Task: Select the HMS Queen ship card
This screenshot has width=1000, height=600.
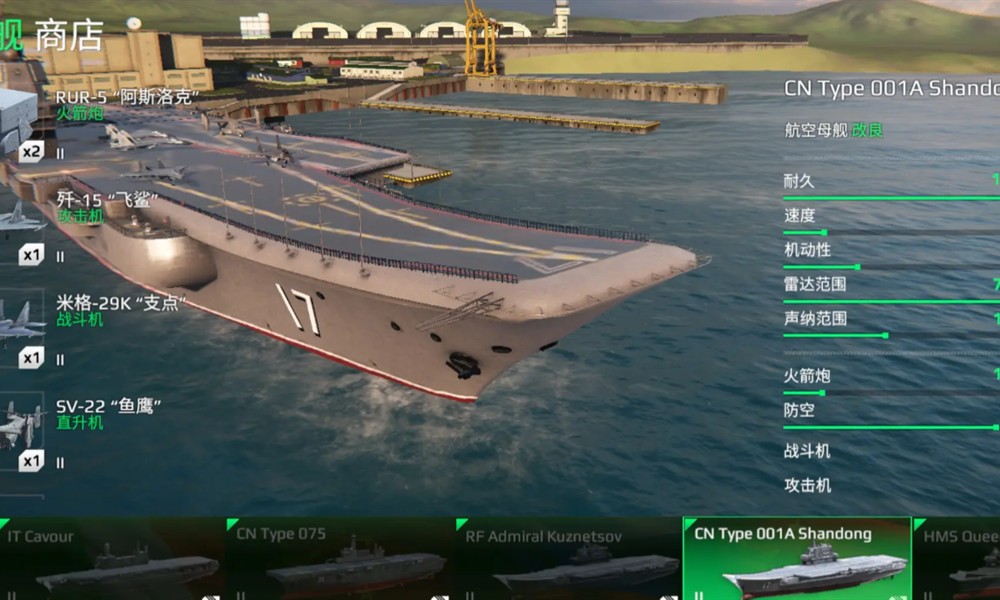Action: [958, 560]
